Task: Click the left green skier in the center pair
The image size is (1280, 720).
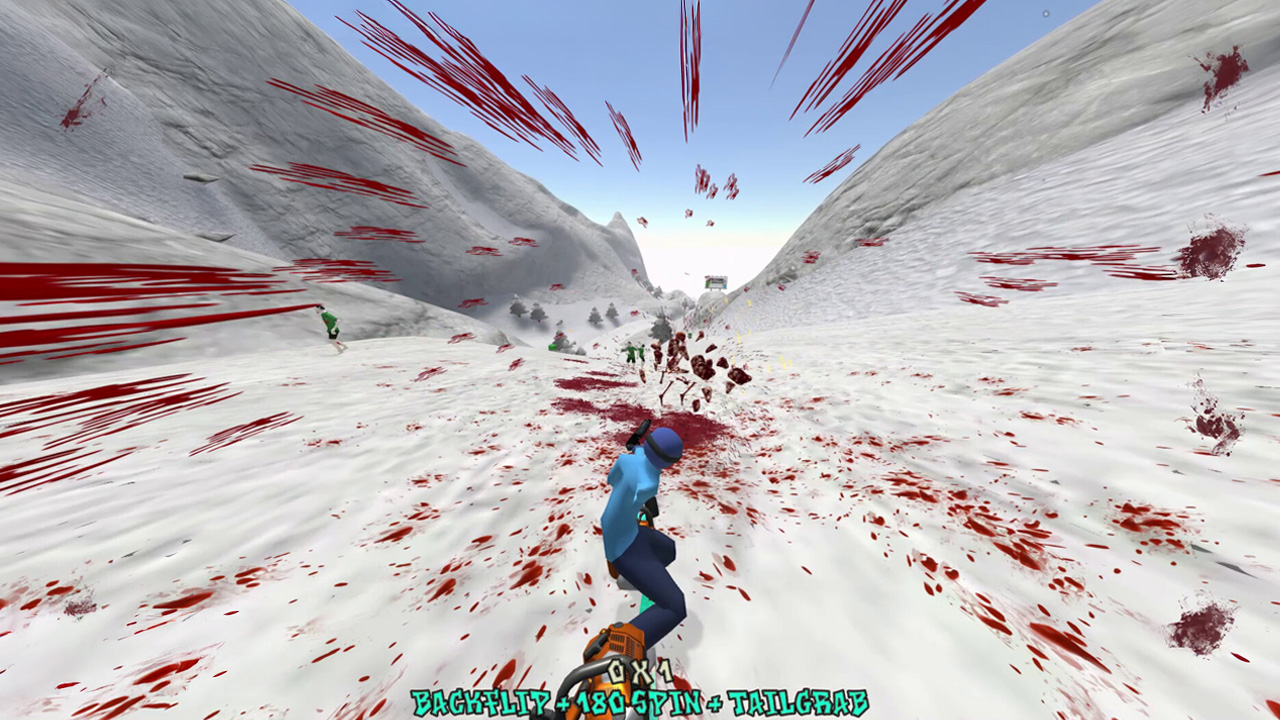Action: (630, 352)
